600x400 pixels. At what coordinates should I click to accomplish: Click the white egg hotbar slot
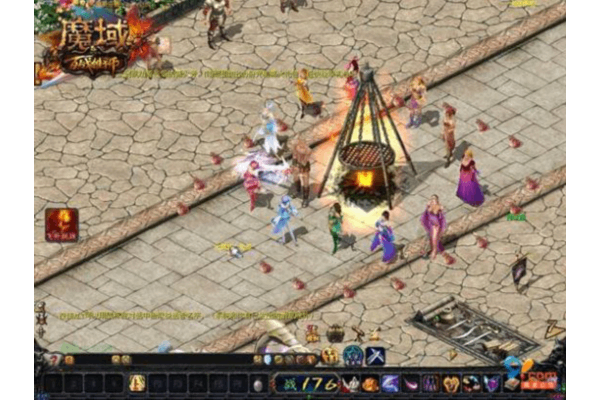tap(257, 384)
